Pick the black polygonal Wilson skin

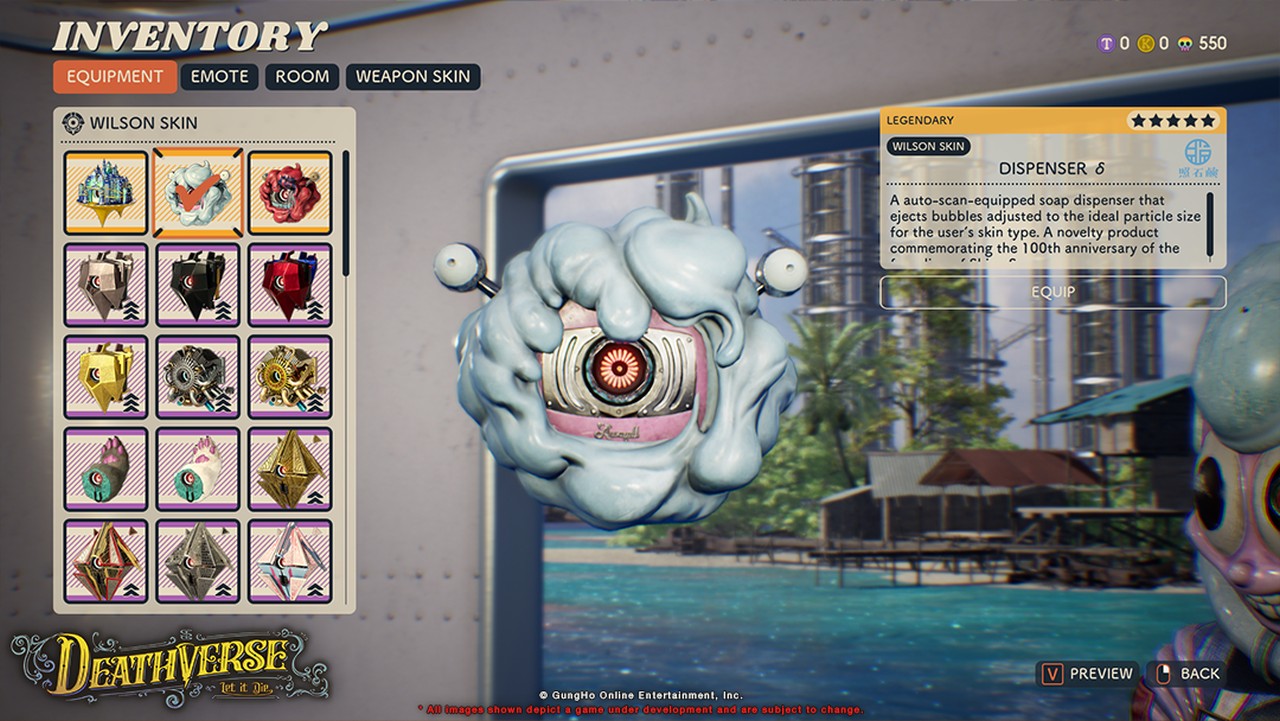pyautogui.click(x=198, y=285)
